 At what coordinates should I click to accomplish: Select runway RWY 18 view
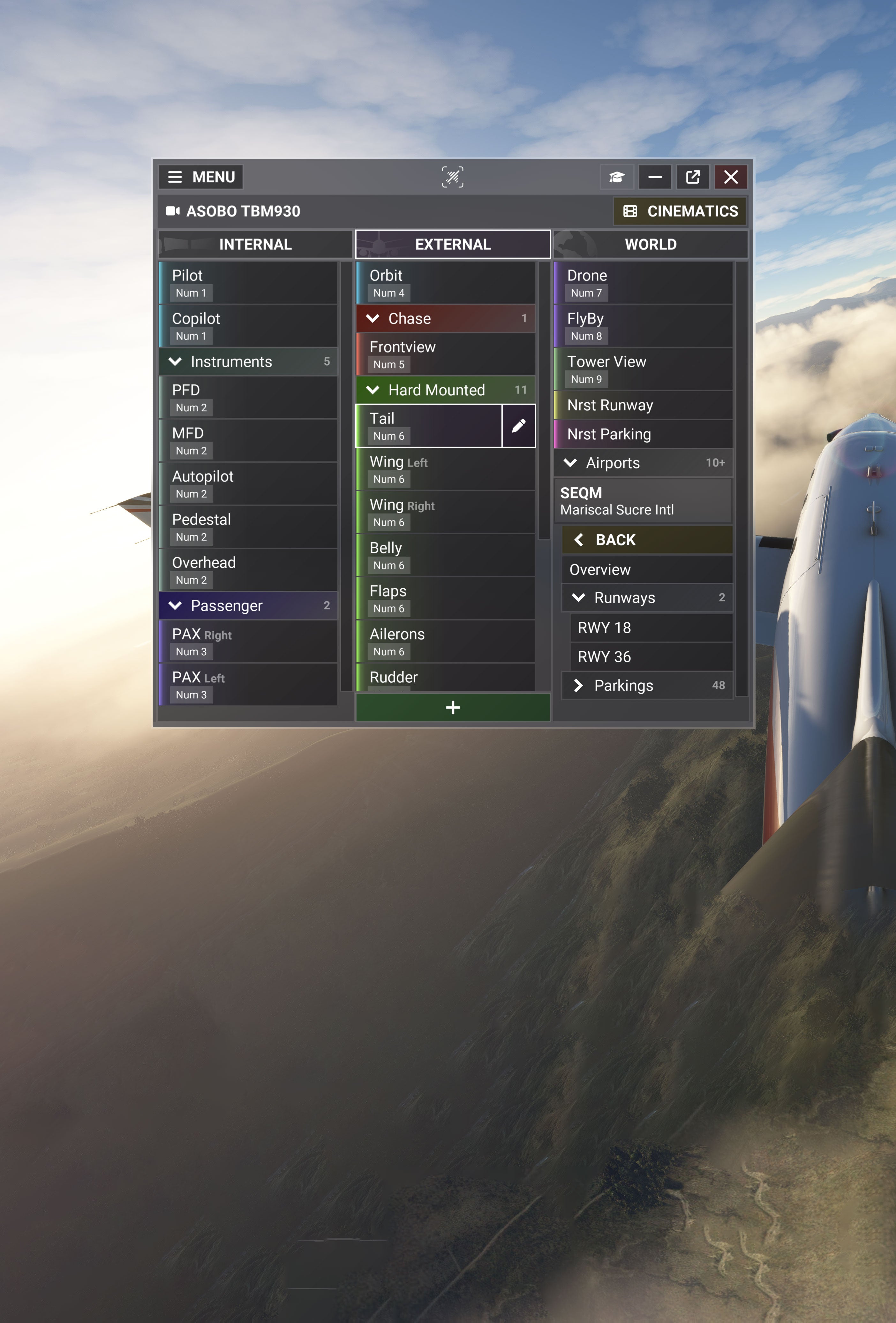[x=651, y=627]
